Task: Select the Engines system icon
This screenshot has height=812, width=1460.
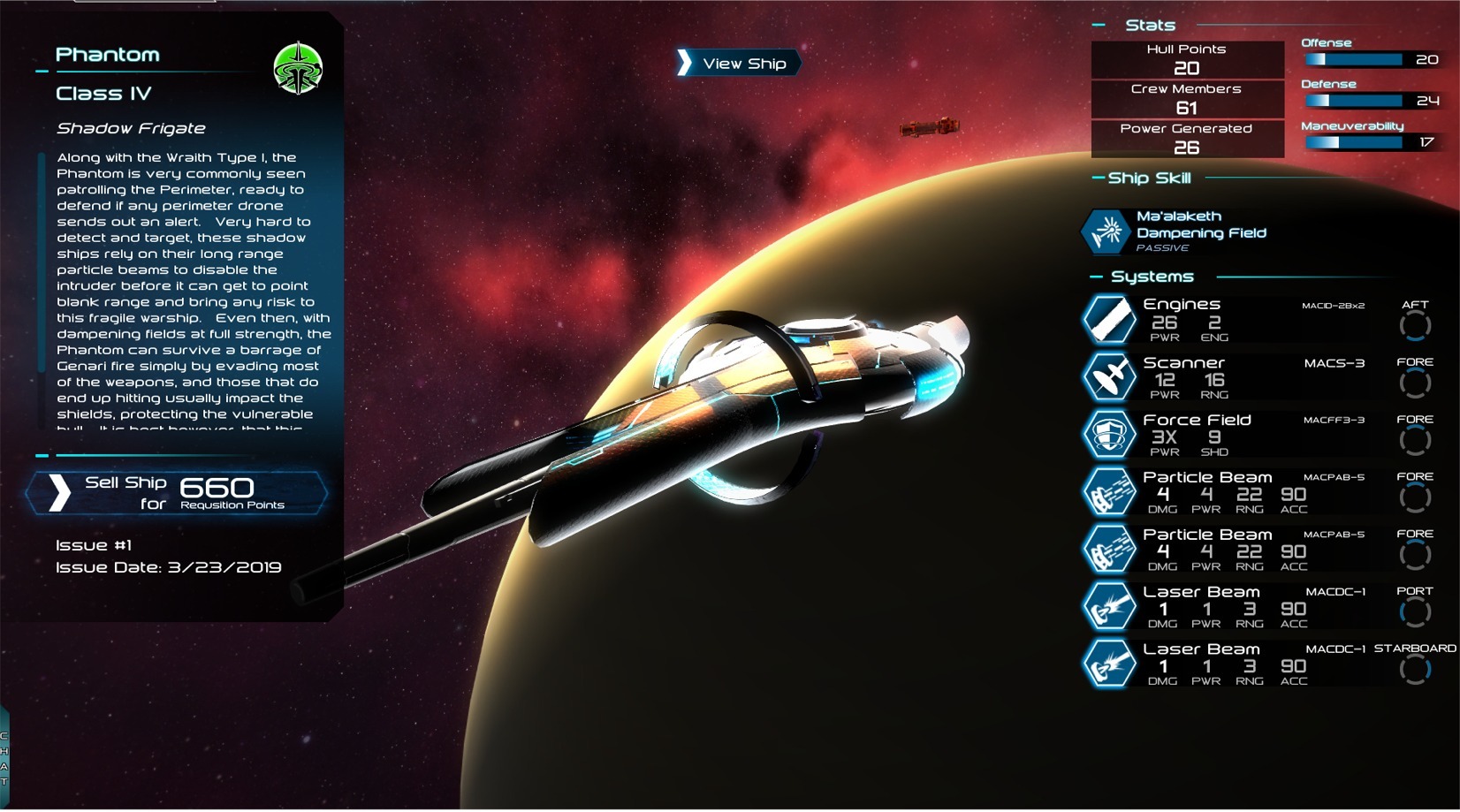Action: (x=1108, y=319)
